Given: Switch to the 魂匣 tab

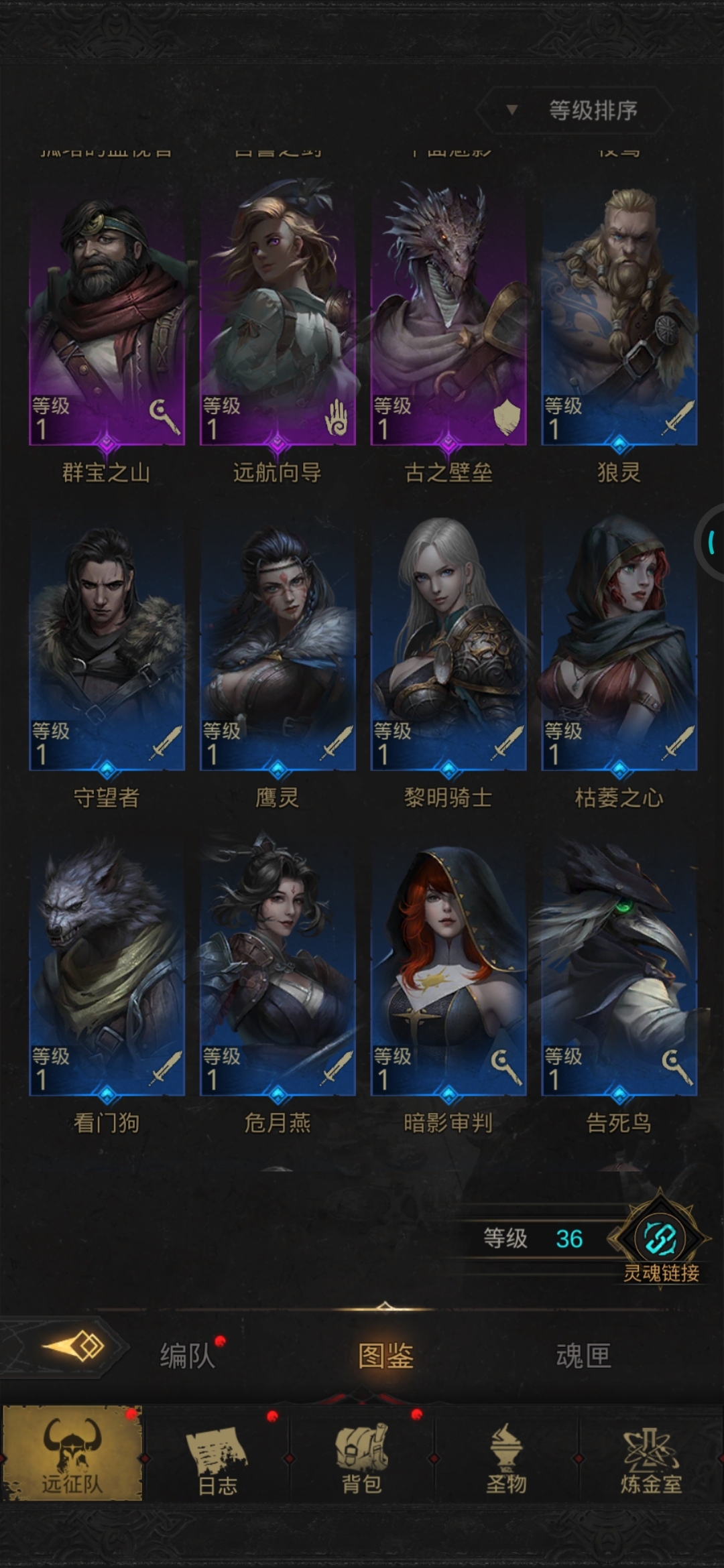Looking at the screenshot, I should 583,1356.
